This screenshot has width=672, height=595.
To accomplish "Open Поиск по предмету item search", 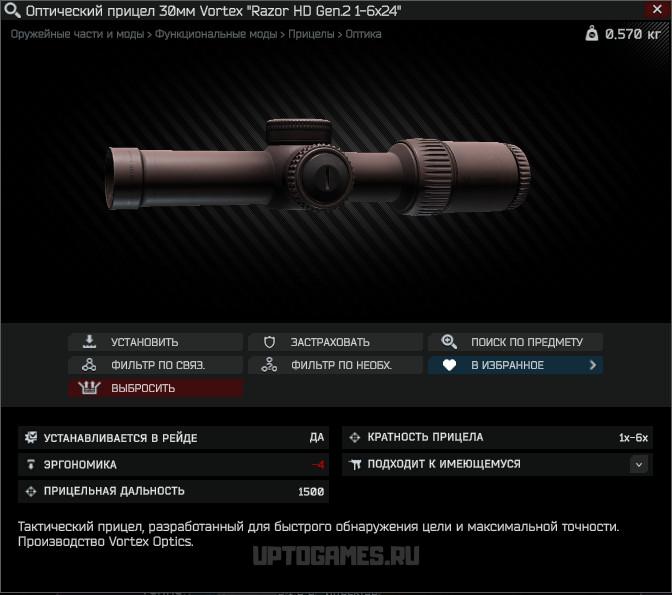I will [x=515, y=342].
